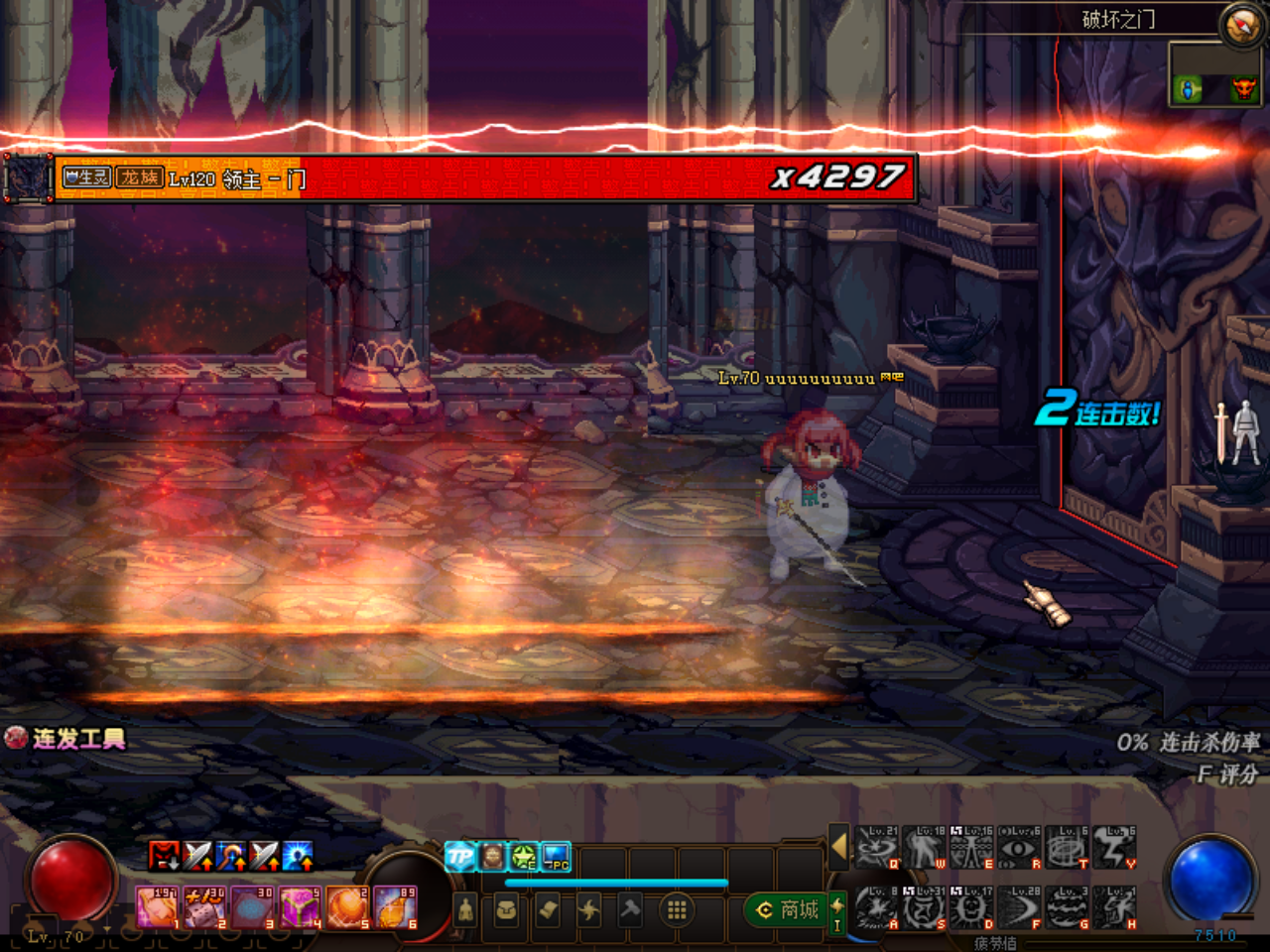The width and height of the screenshot is (1270, 952).
Task: Open the bag icon in the menu bar
Action: (x=506, y=909)
